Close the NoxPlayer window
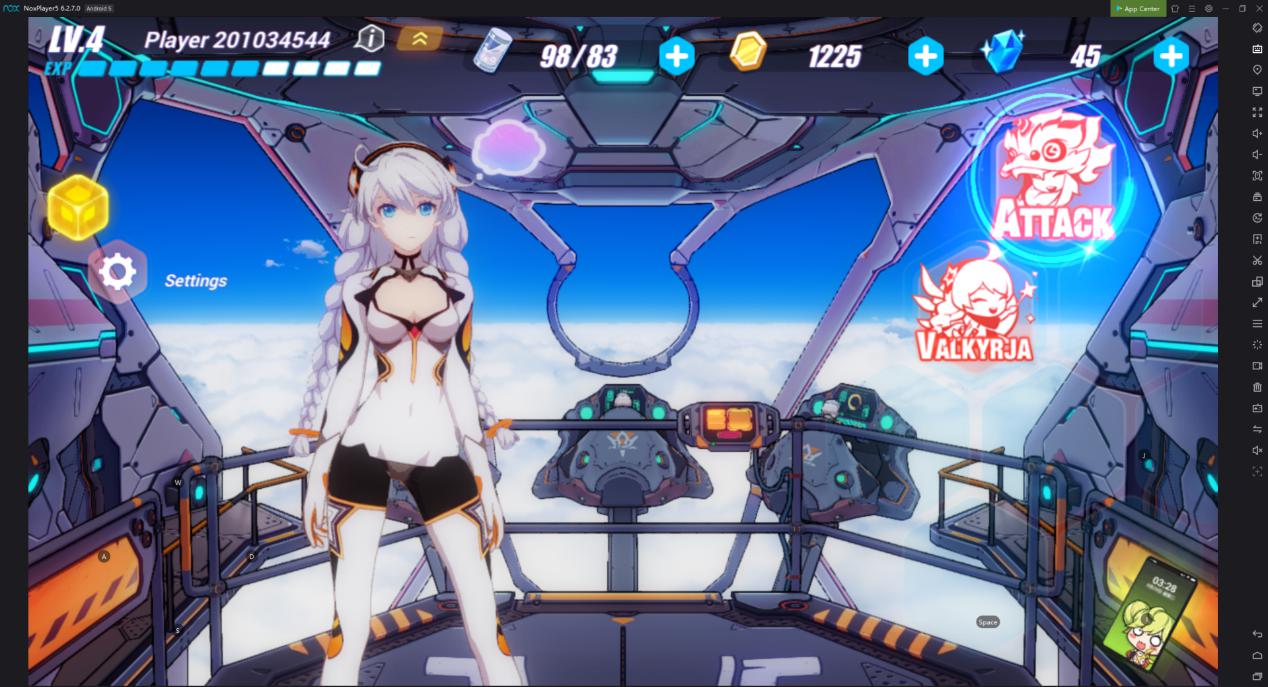Image resolution: width=1268 pixels, height=687 pixels. point(1259,8)
